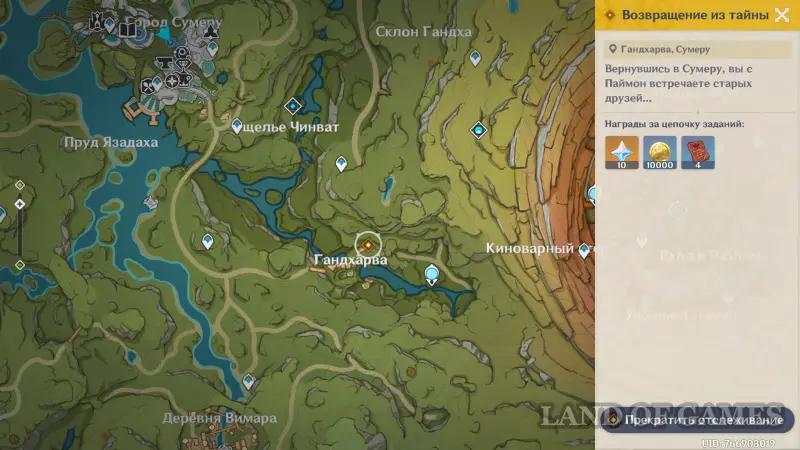Select the Гандхарва, Сумеру location tag
Screen dimensions: 800x450
coord(665,49)
